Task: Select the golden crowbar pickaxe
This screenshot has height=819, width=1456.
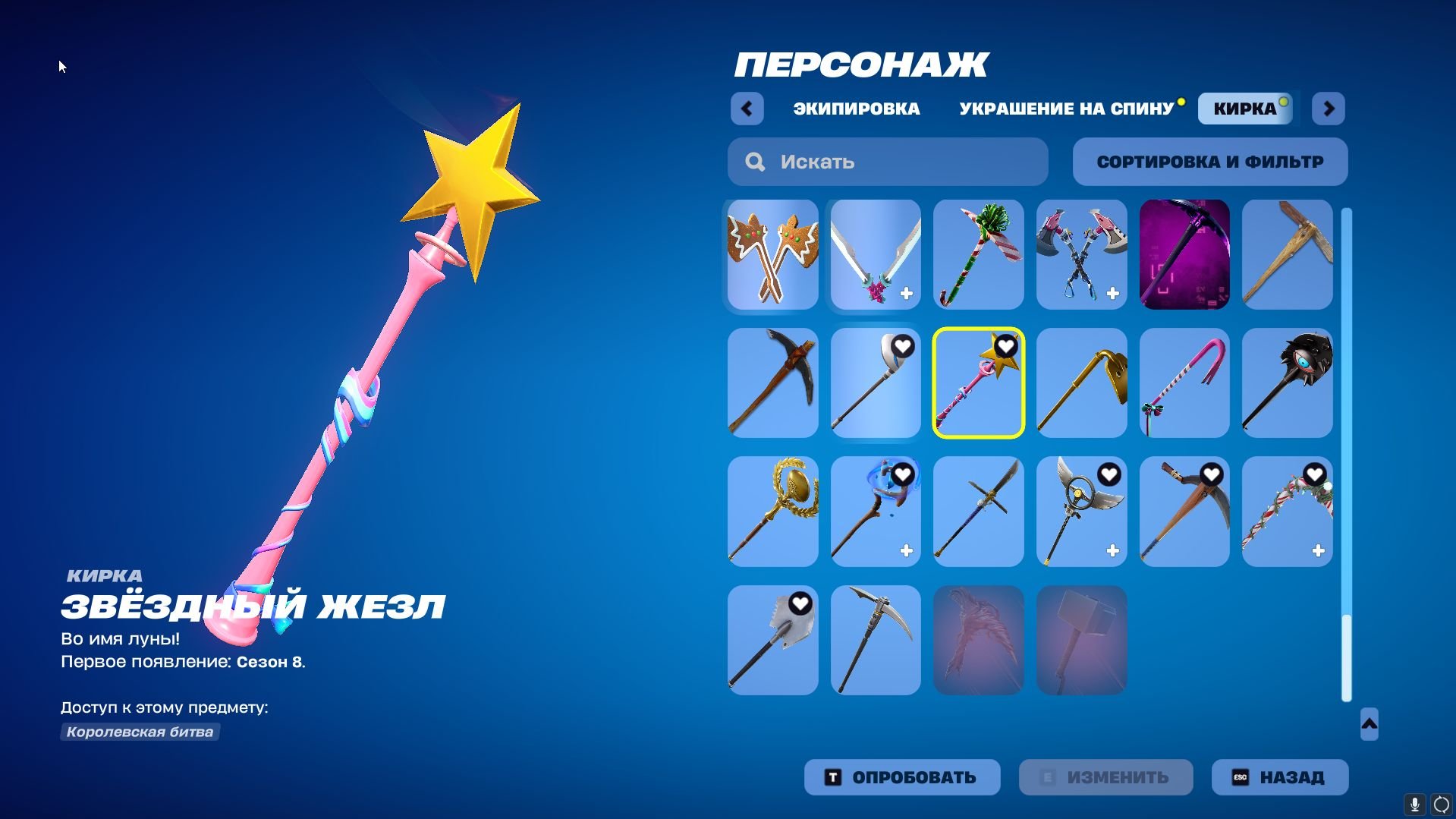Action: tap(1080, 382)
